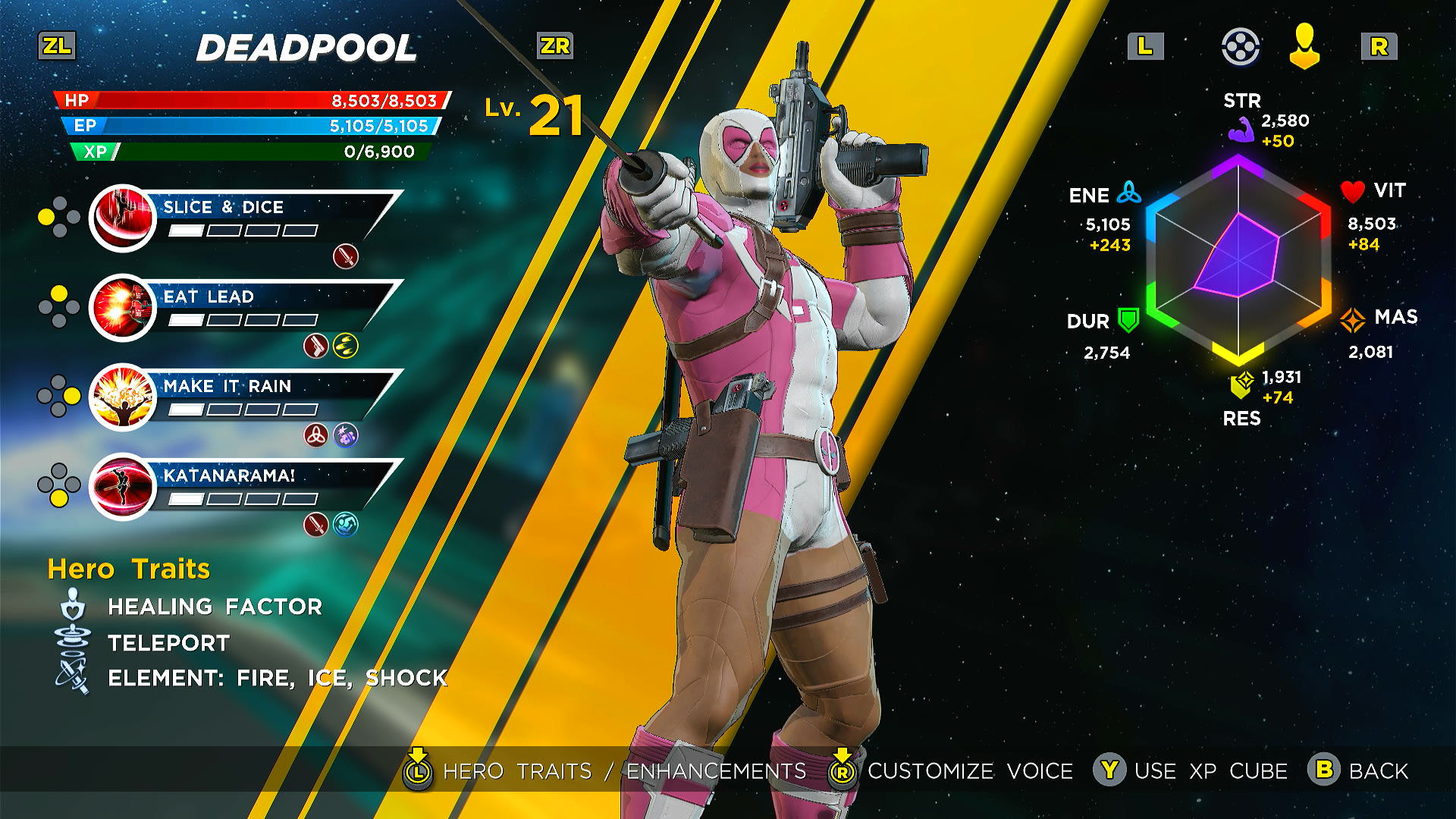Toggle the character display icon at top right
This screenshot has width=1456, height=819.
click(x=1303, y=47)
